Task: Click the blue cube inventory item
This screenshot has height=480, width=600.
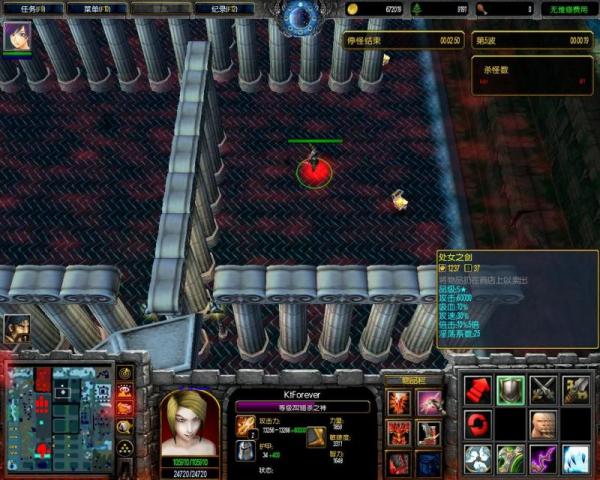Action: [x=430, y=463]
